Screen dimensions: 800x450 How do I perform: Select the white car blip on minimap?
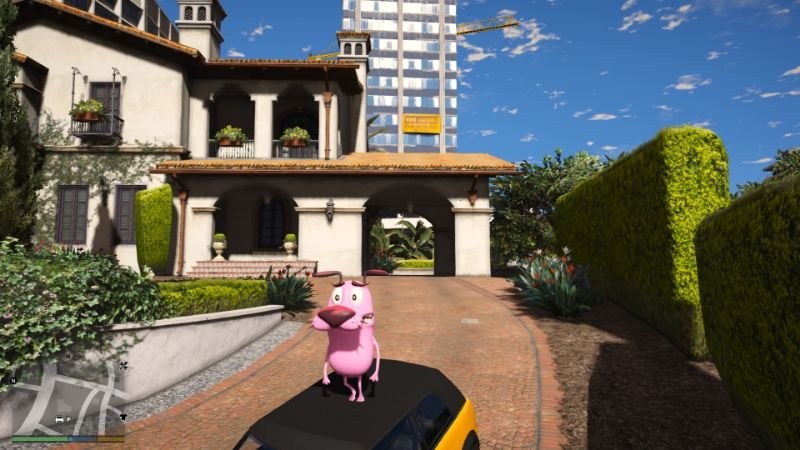point(61,419)
